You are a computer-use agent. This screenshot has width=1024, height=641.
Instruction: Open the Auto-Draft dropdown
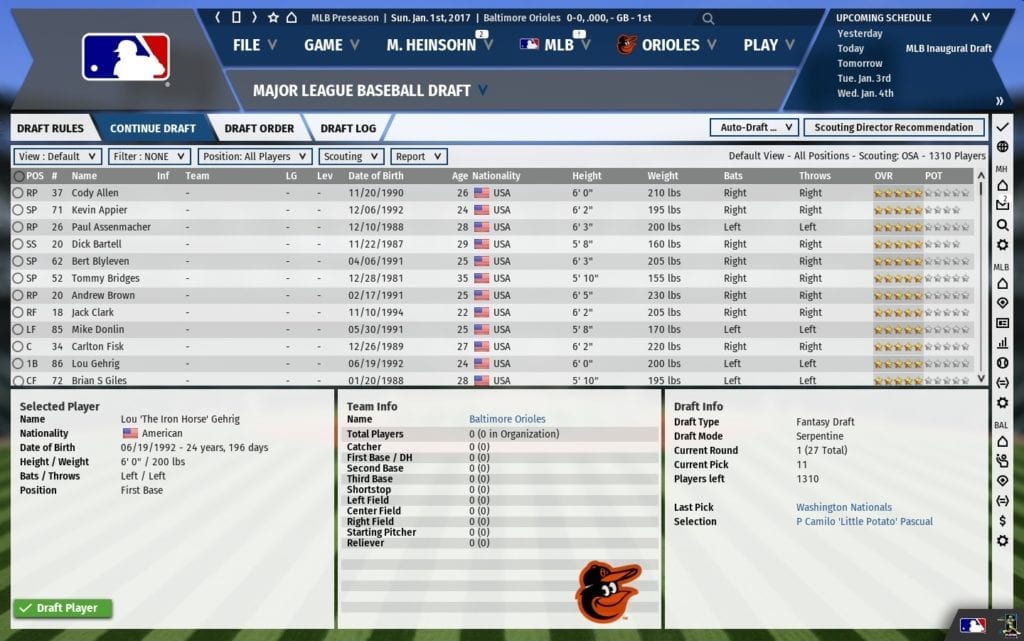pyautogui.click(x=753, y=127)
